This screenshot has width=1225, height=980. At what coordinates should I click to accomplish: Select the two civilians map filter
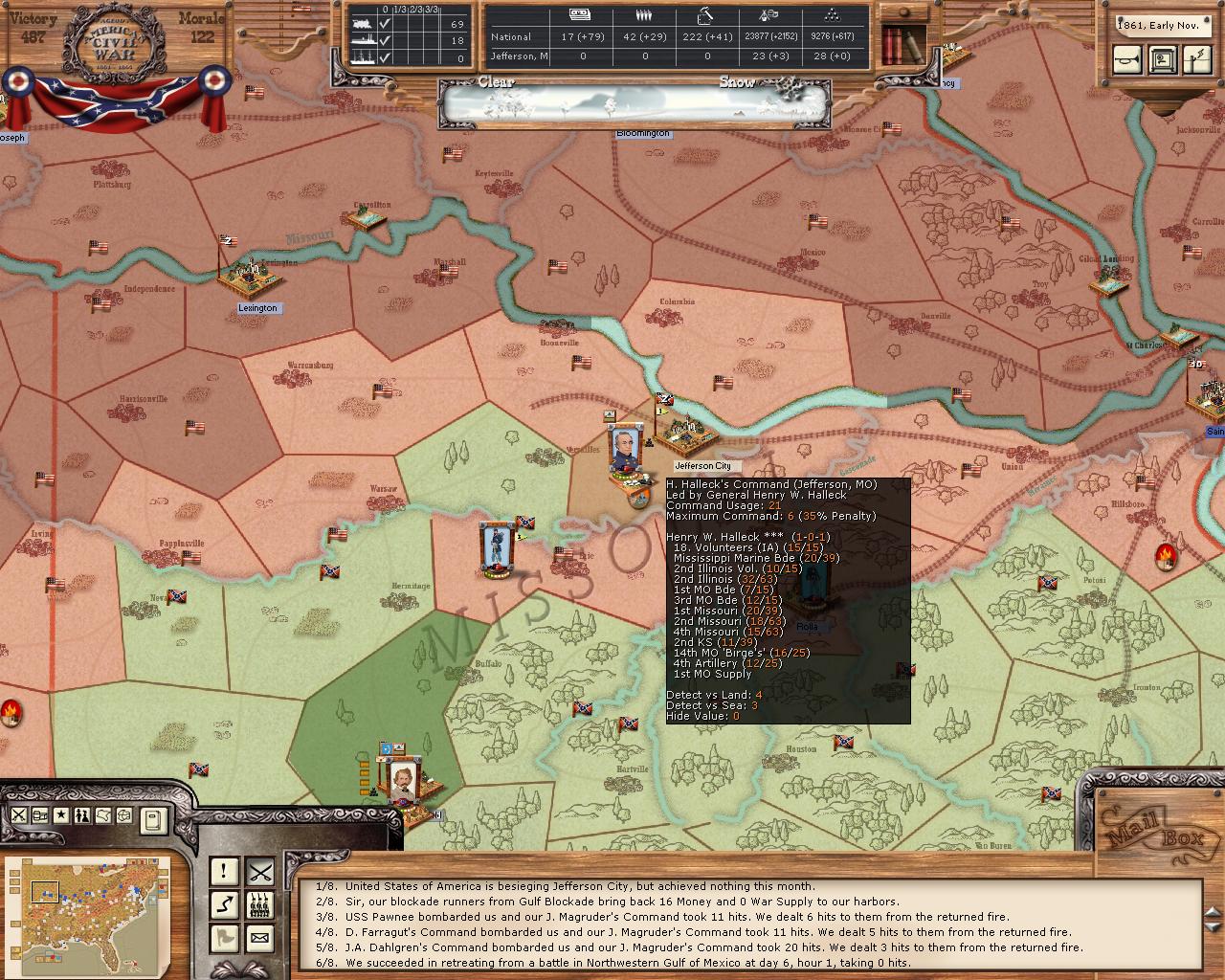coord(82,815)
